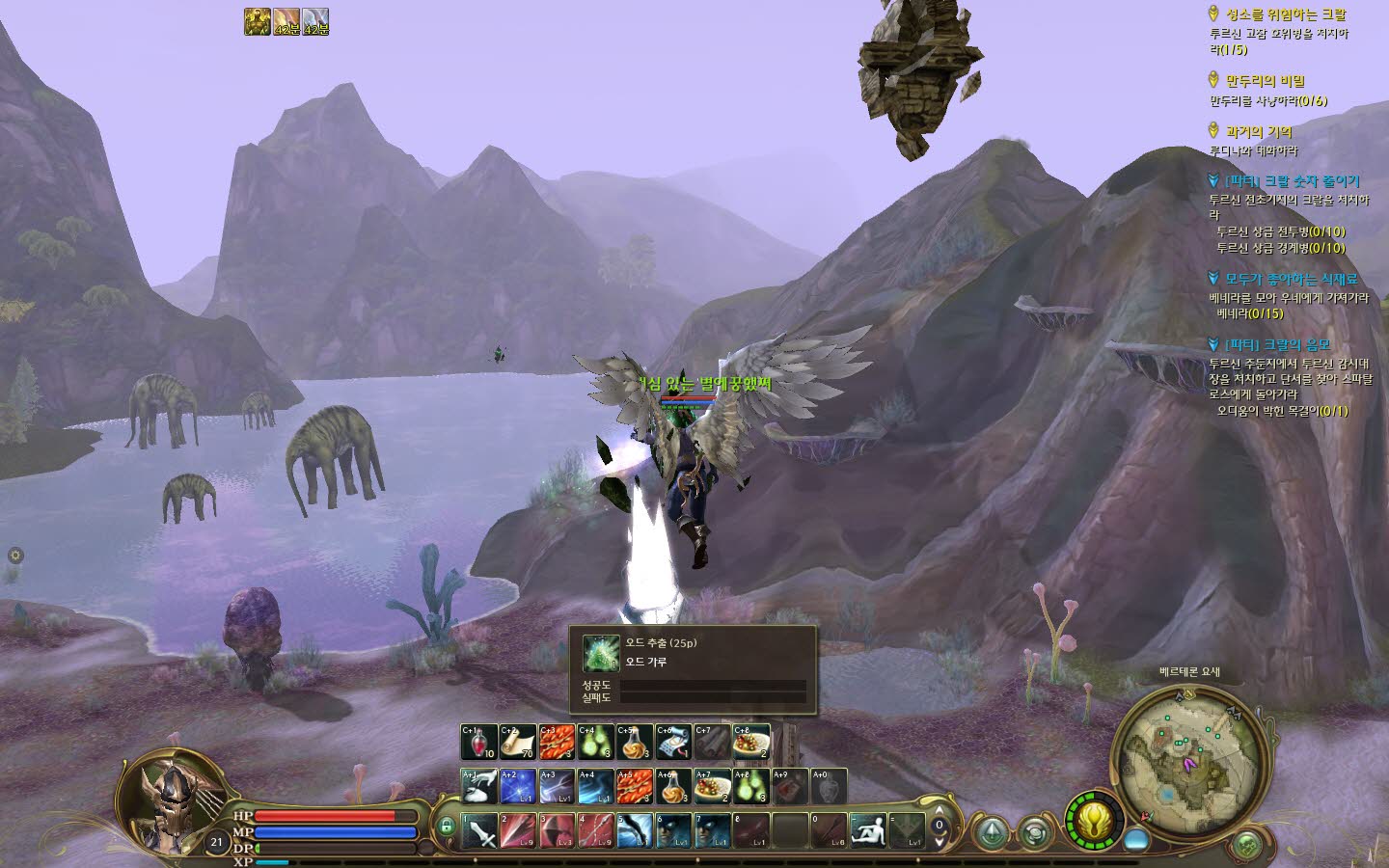The width and height of the screenshot is (1389, 868).
Task: Open the triangle emblem menu button
Action: [x=992, y=832]
